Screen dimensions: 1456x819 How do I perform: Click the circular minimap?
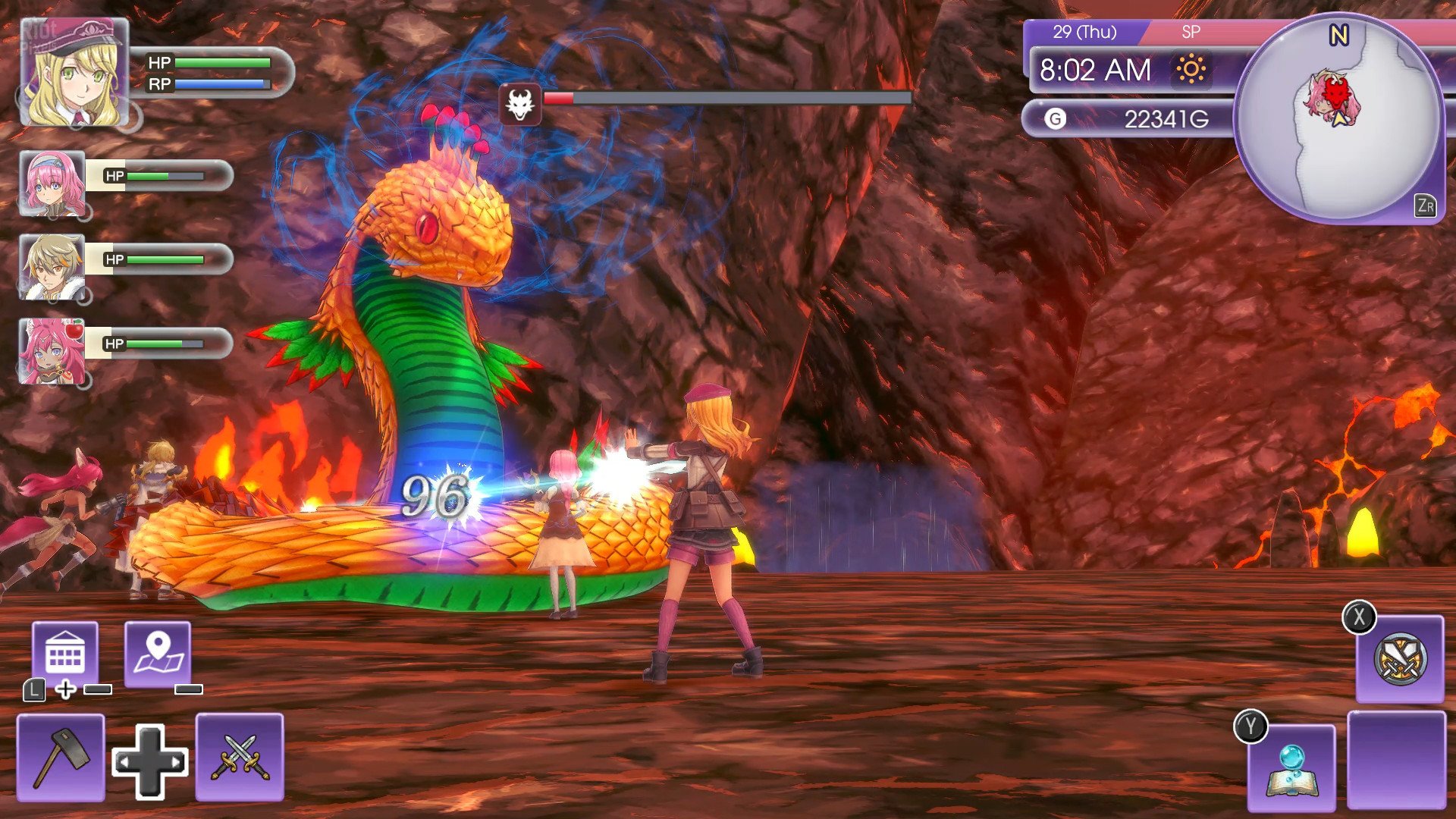[1339, 118]
